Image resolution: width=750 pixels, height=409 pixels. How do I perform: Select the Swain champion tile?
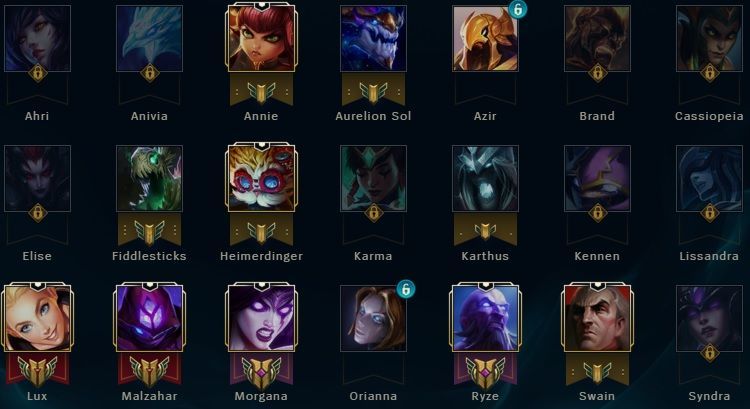click(597, 318)
